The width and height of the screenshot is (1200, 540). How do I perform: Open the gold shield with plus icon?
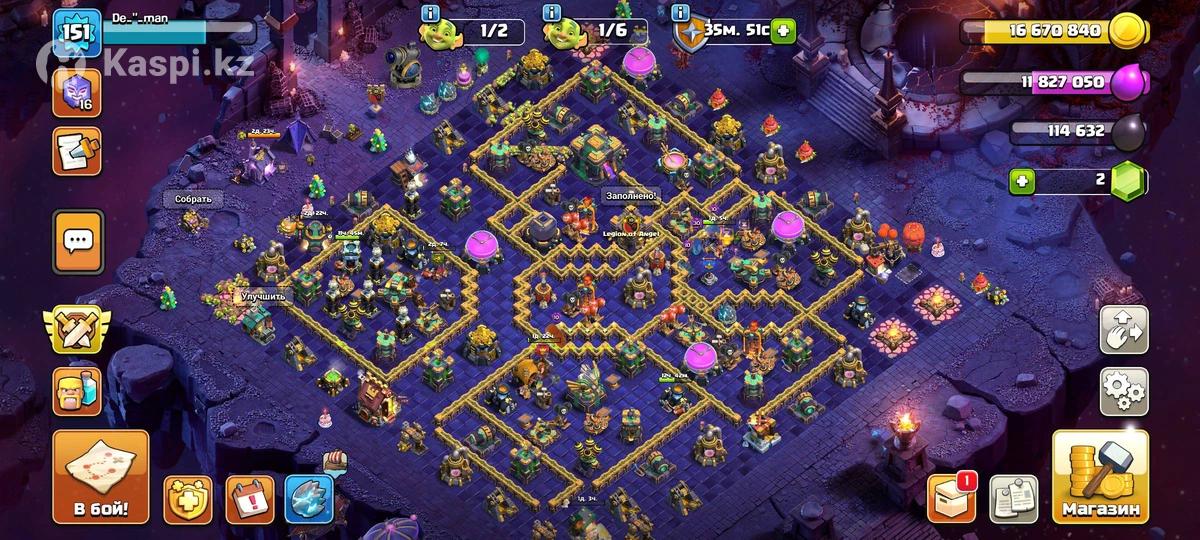click(x=188, y=499)
